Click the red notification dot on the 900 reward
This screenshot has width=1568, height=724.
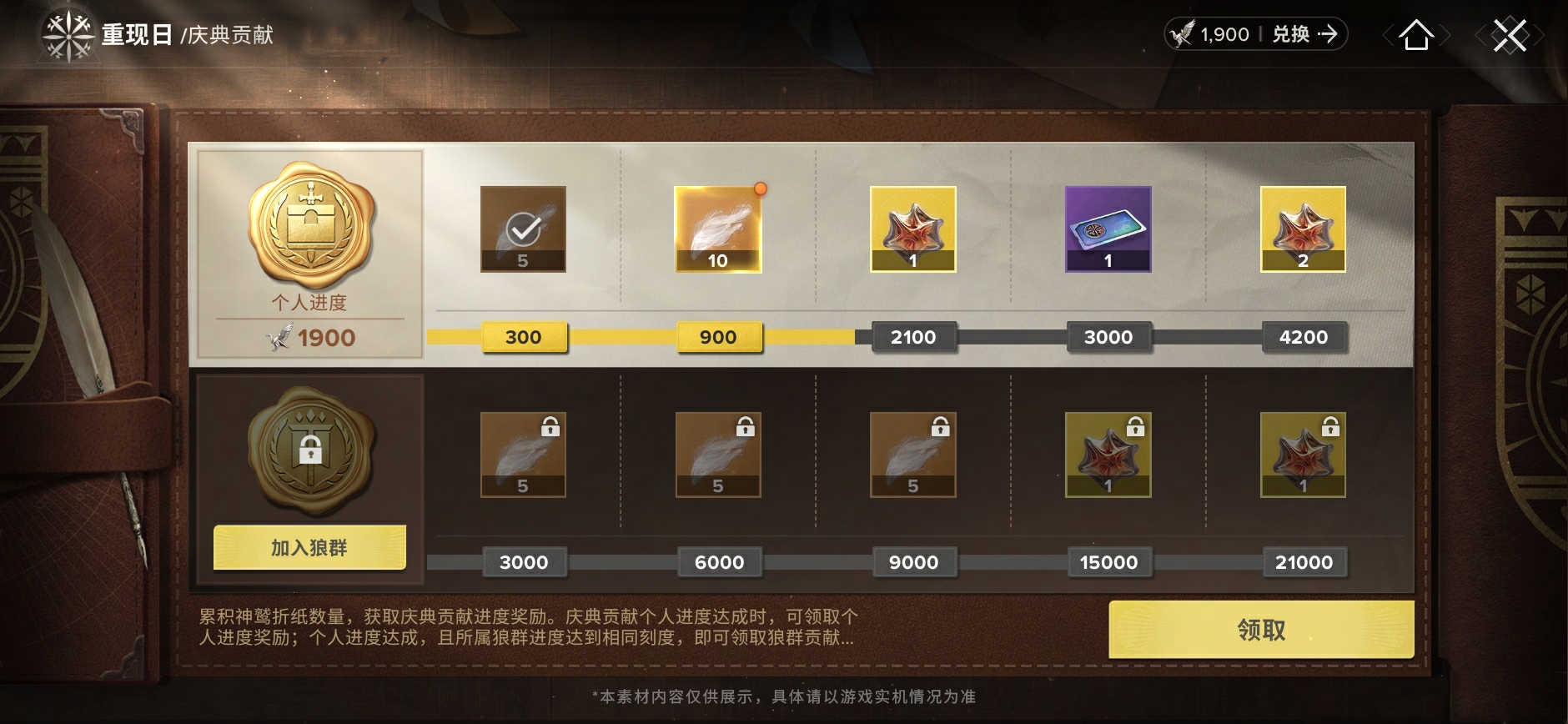click(x=759, y=189)
